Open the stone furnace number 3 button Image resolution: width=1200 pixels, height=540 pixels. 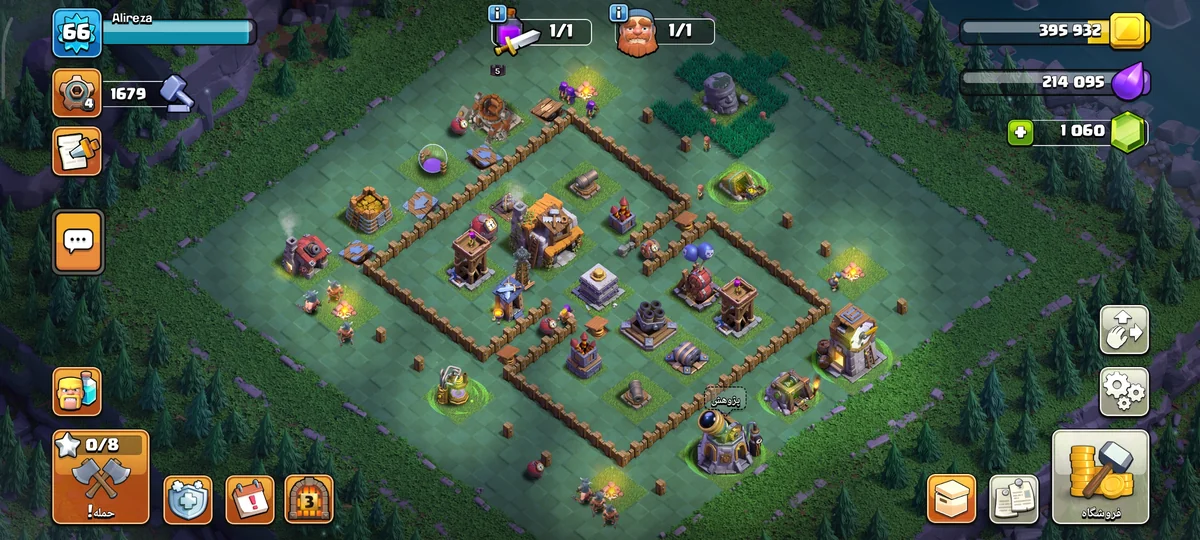pos(309,499)
